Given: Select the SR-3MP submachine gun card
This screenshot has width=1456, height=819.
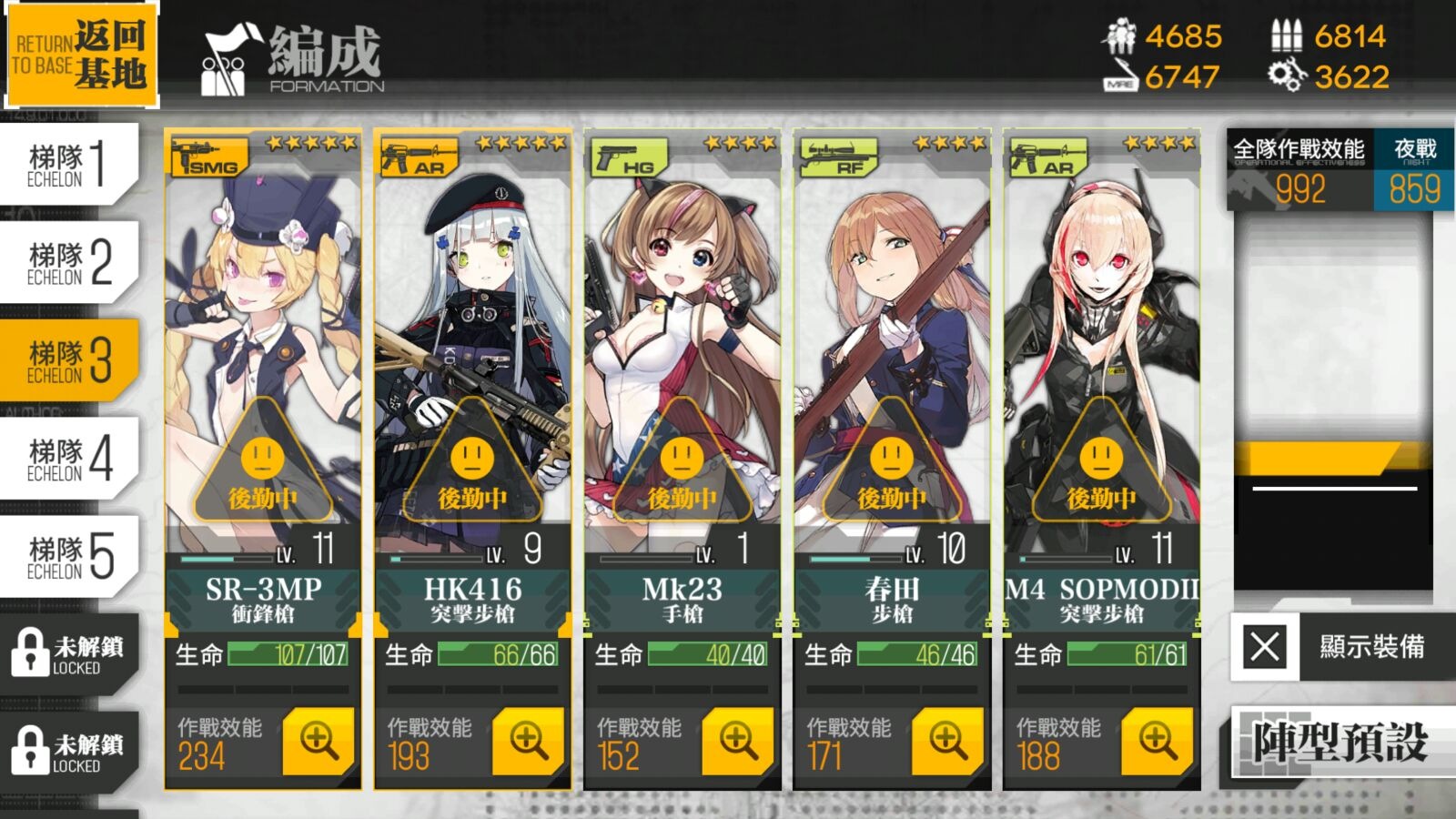Looking at the screenshot, I should [x=263, y=364].
